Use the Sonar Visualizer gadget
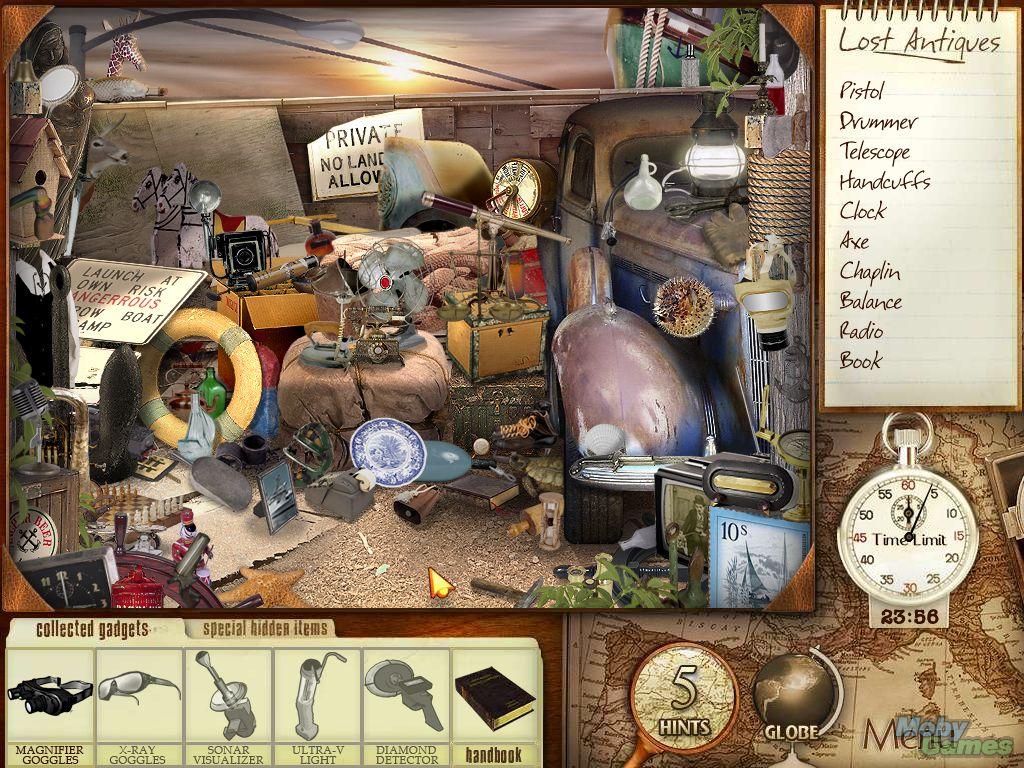1024x768 pixels. coord(228,698)
